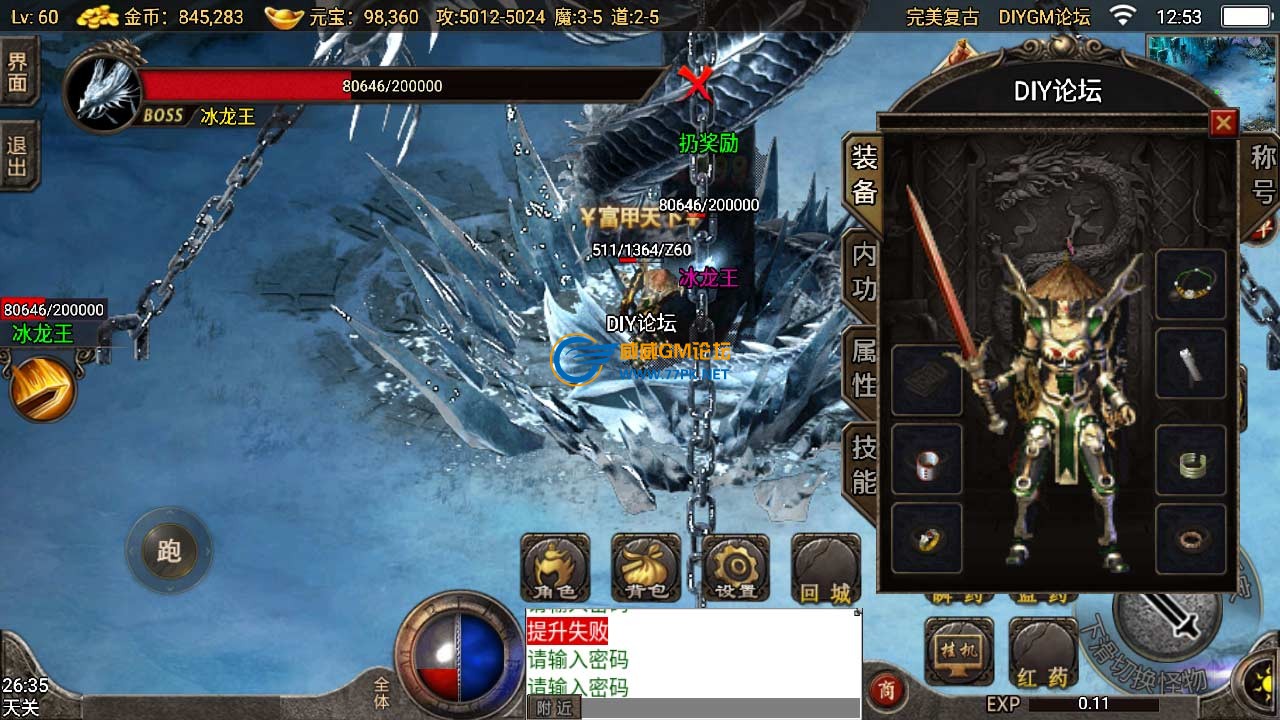Use the 回城 return to town button
1280x720 pixels.
coord(826,568)
